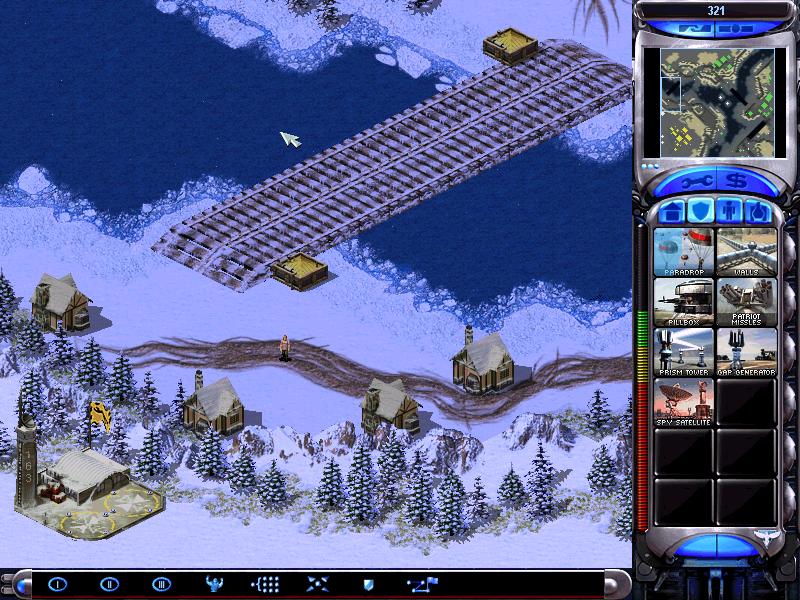This screenshot has height=600, width=800.
Task: Select the Spy Satellite cameo
Action: click(x=683, y=402)
